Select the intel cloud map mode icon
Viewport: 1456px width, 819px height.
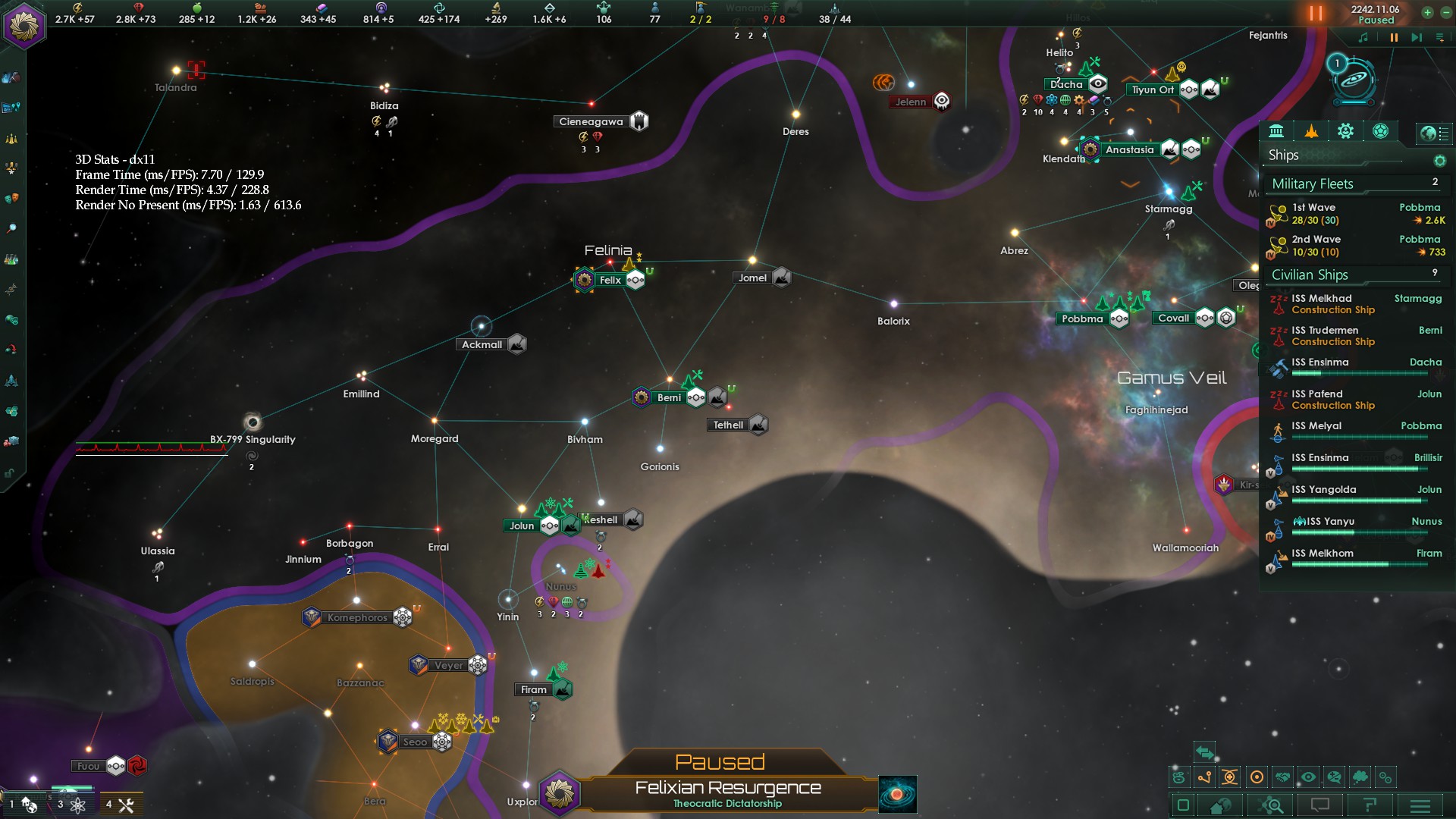pos(1360,777)
